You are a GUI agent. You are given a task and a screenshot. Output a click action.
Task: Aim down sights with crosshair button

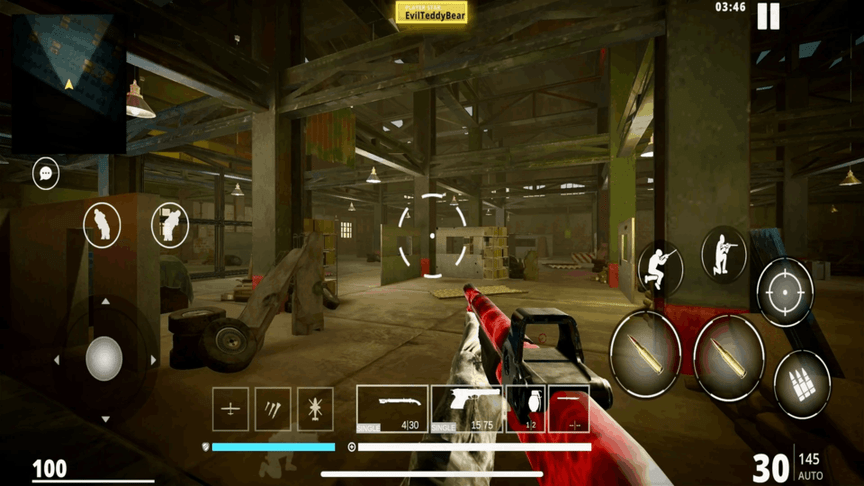coord(785,292)
